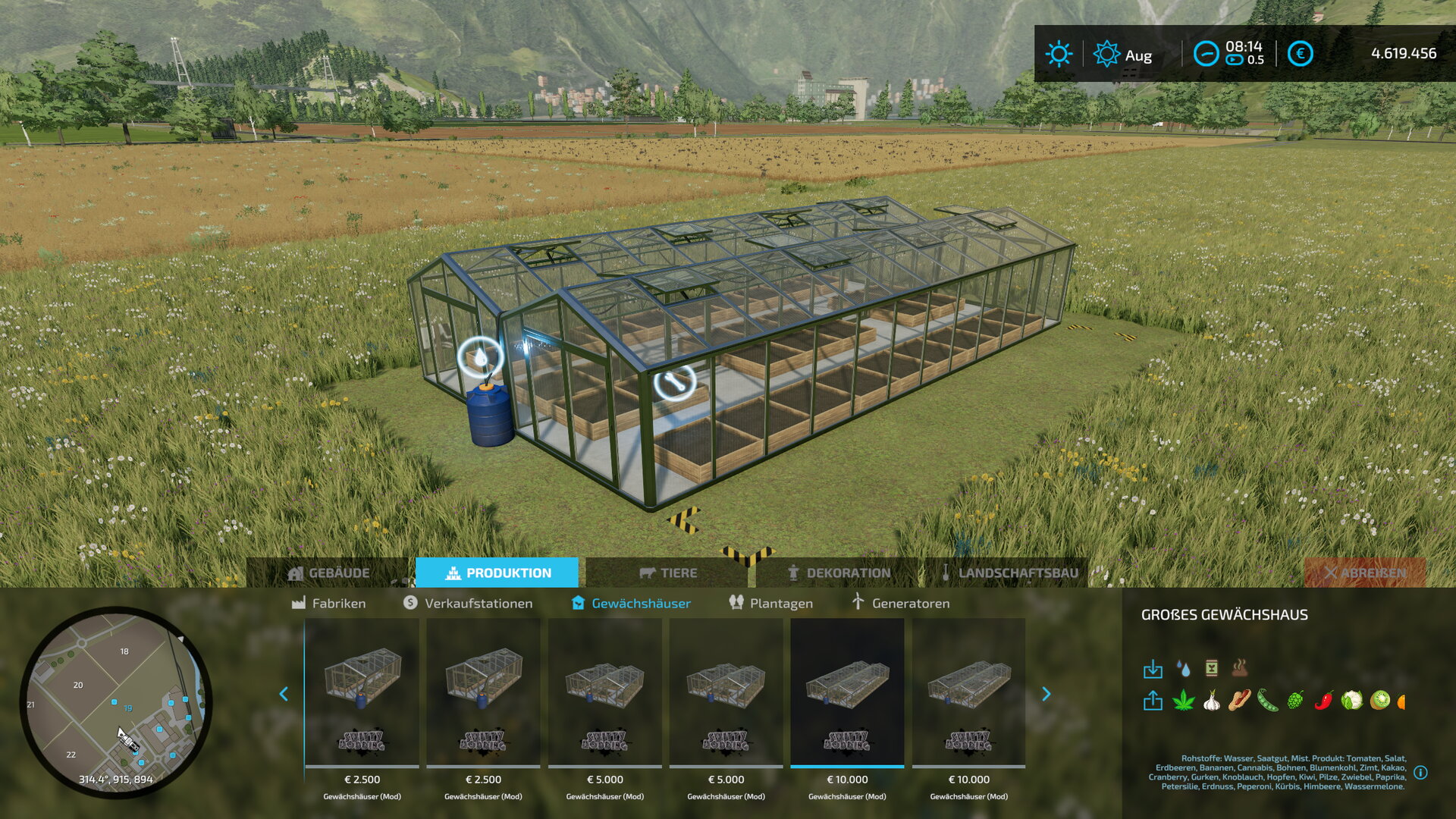Switch to the Plantagen subcategory

pyautogui.click(x=770, y=604)
